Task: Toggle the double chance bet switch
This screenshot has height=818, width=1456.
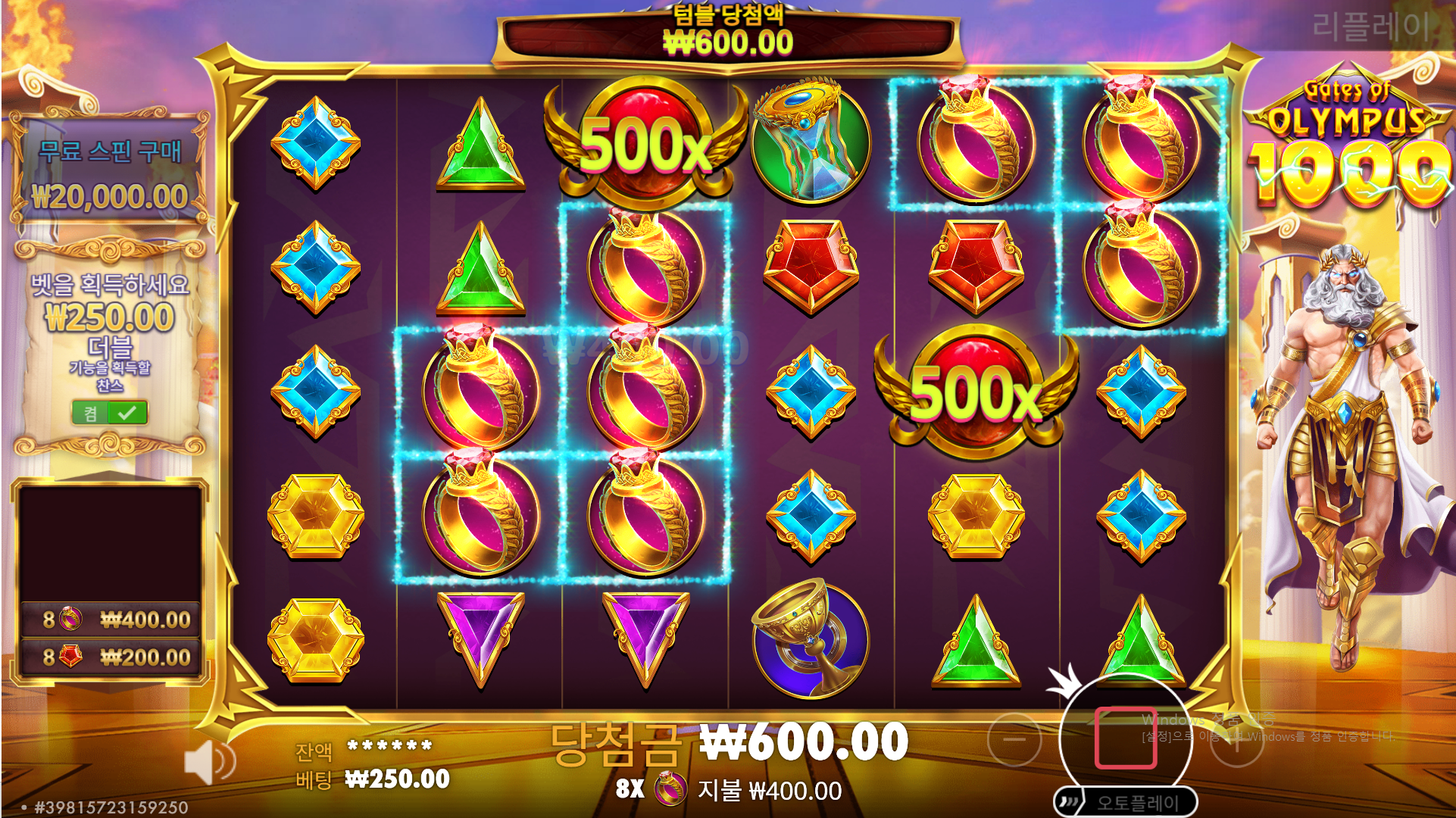Action: 110,413
